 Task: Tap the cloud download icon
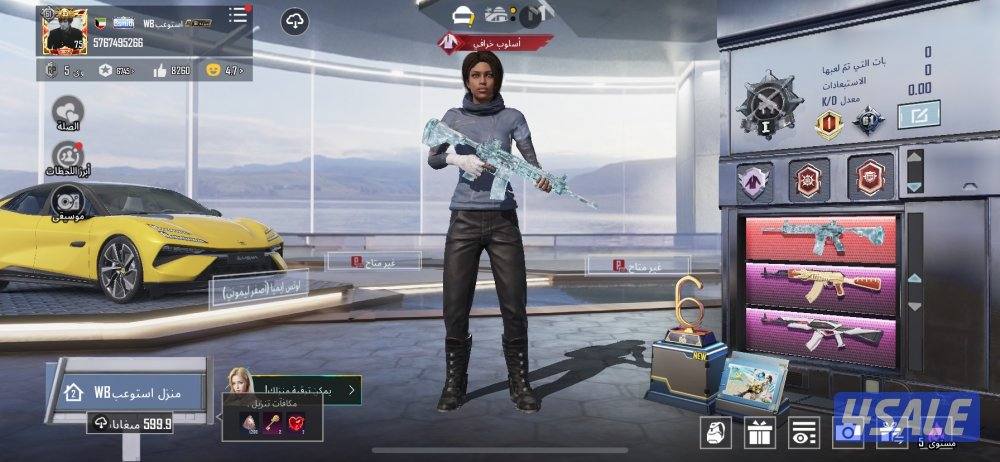tap(294, 21)
